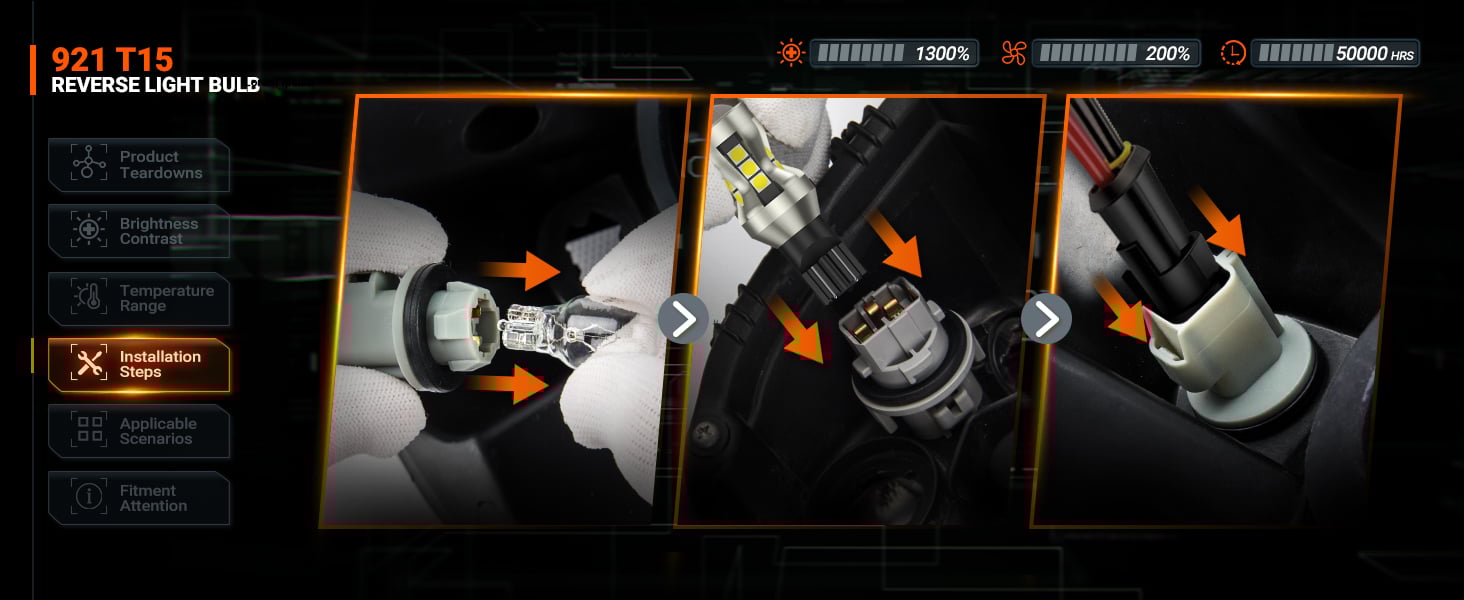
Task: Select the glass bulb removal step photo
Action: coord(505,310)
